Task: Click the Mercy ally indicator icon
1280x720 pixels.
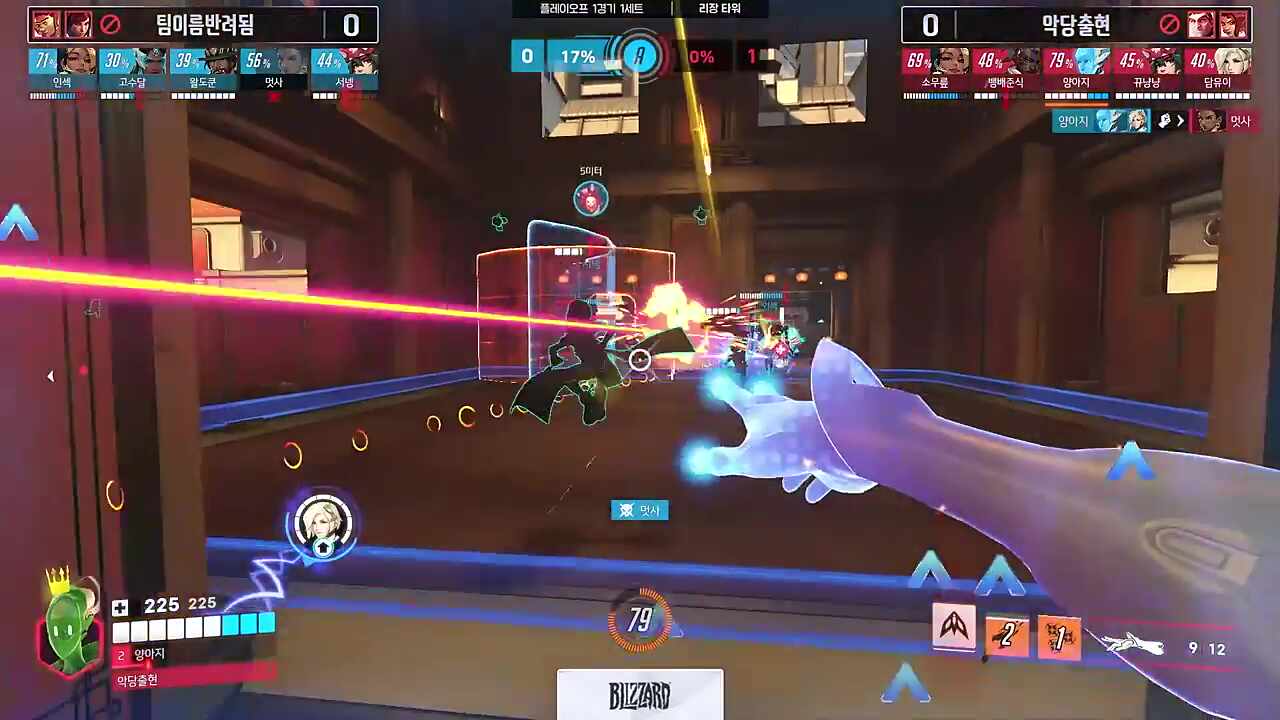Action: (x=322, y=523)
